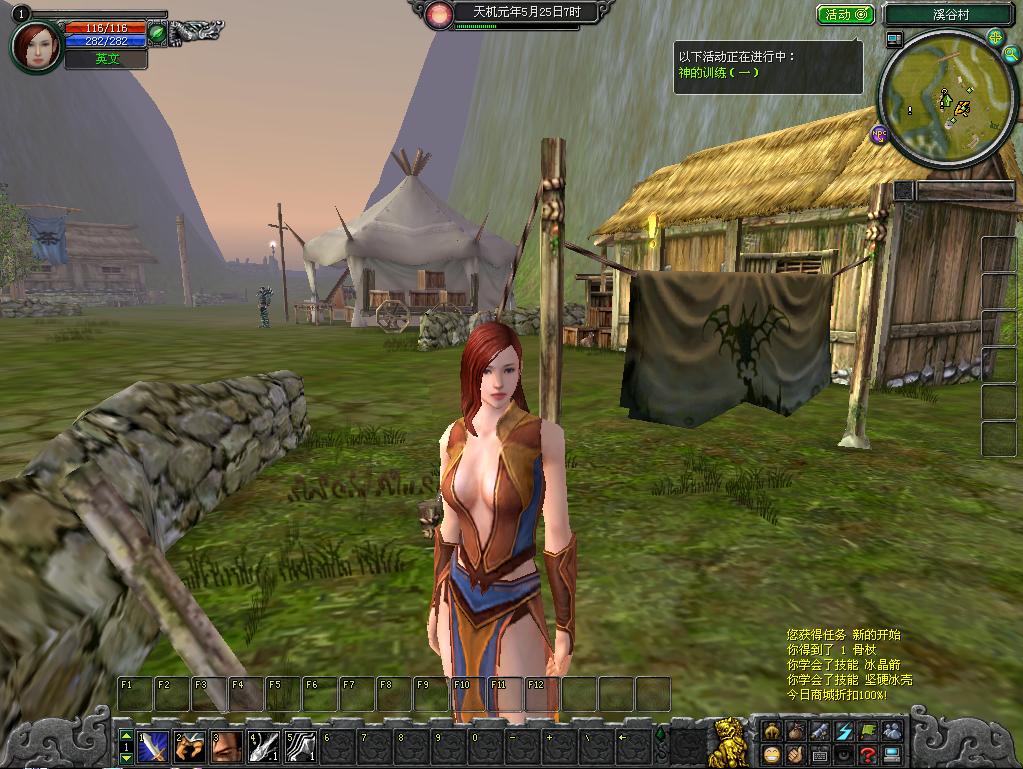Use the fist skill in slot 2
This screenshot has height=769, width=1023.
(190, 746)
